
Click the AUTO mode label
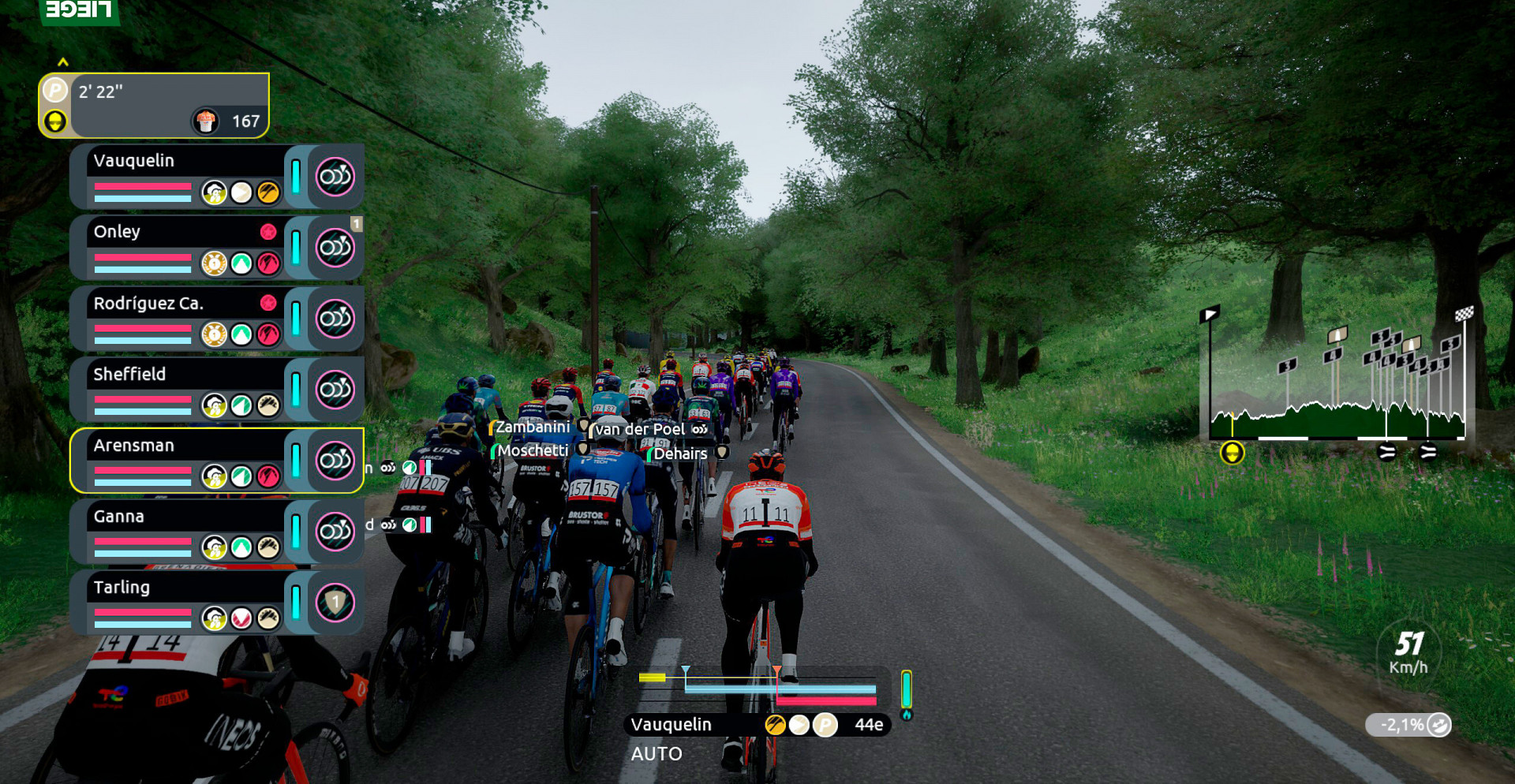[656, 754]
